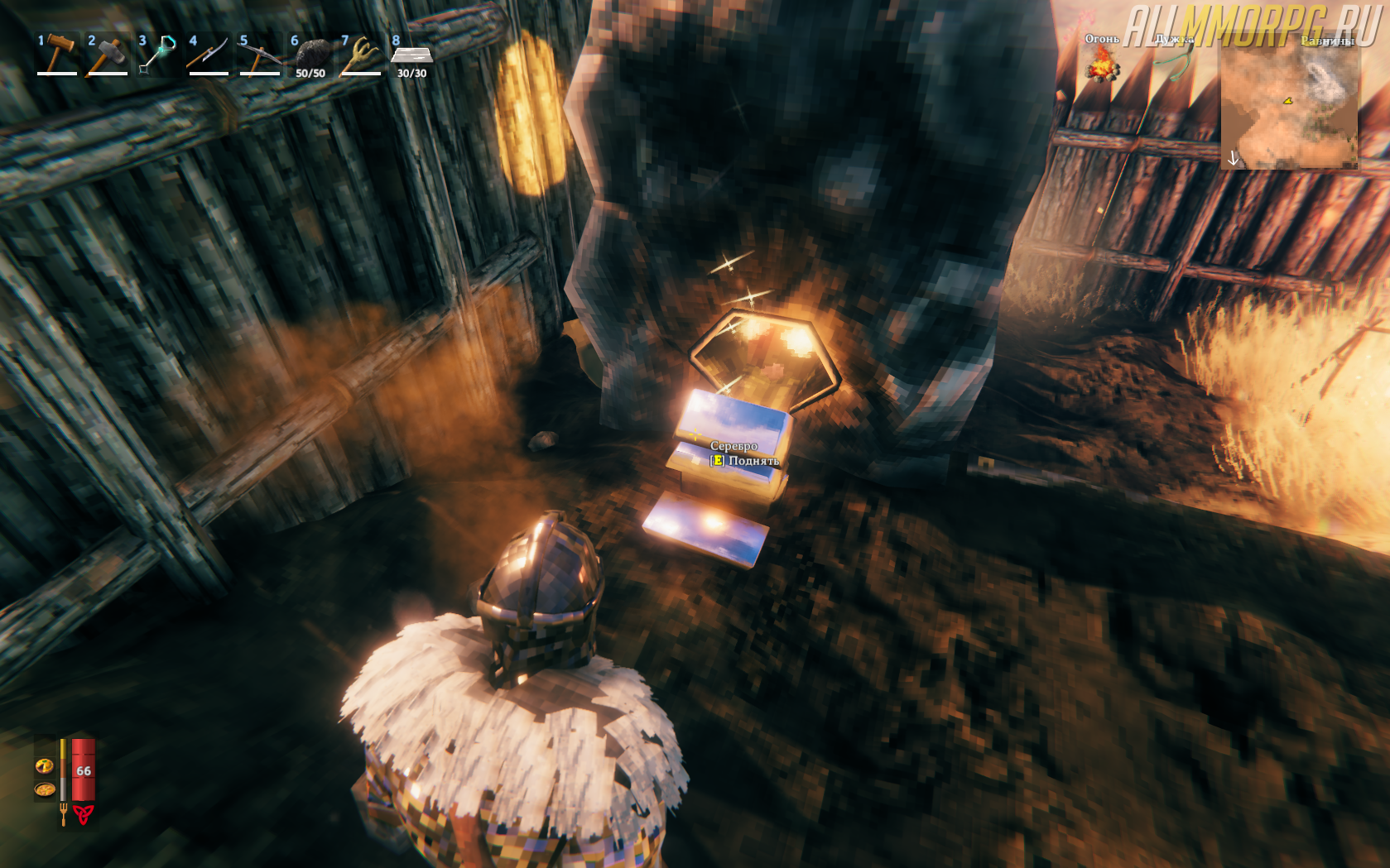Select the wooden hammer in hotbar slot 1
This screenshot has height=868, width=1390.
56,55
